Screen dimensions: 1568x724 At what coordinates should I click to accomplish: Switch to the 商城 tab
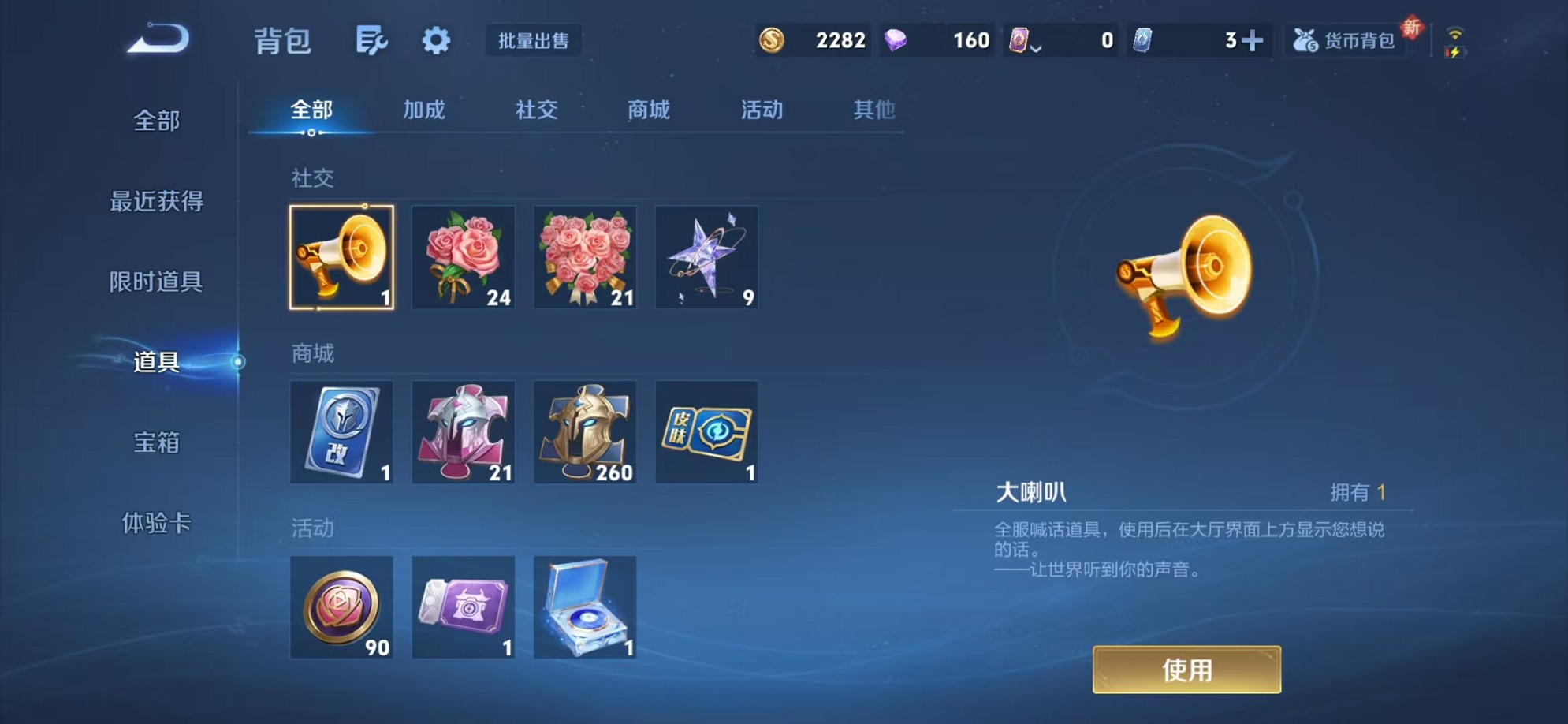(x=647, y=110)
